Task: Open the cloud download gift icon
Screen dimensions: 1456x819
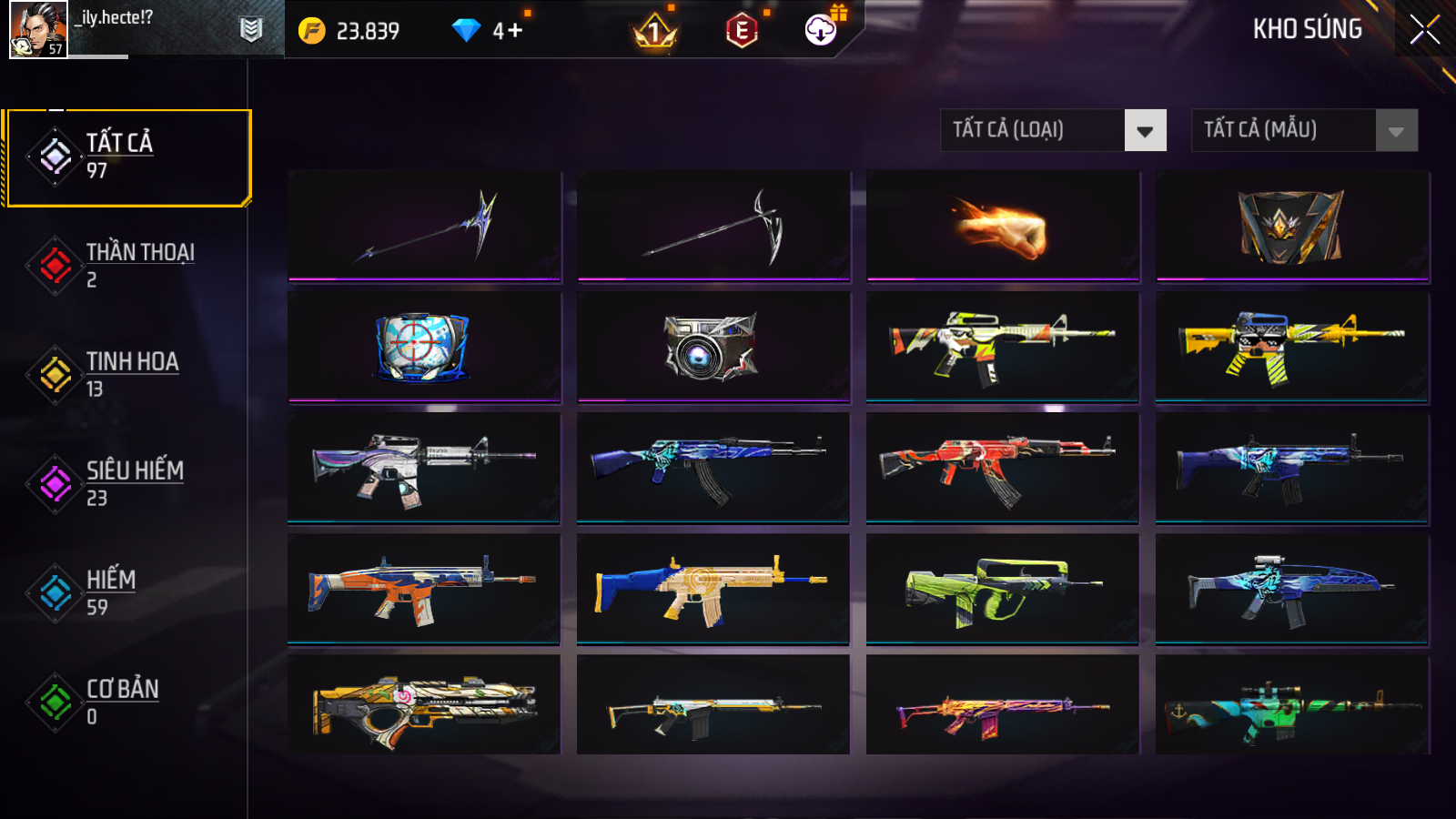Action: tap(822, 29)
